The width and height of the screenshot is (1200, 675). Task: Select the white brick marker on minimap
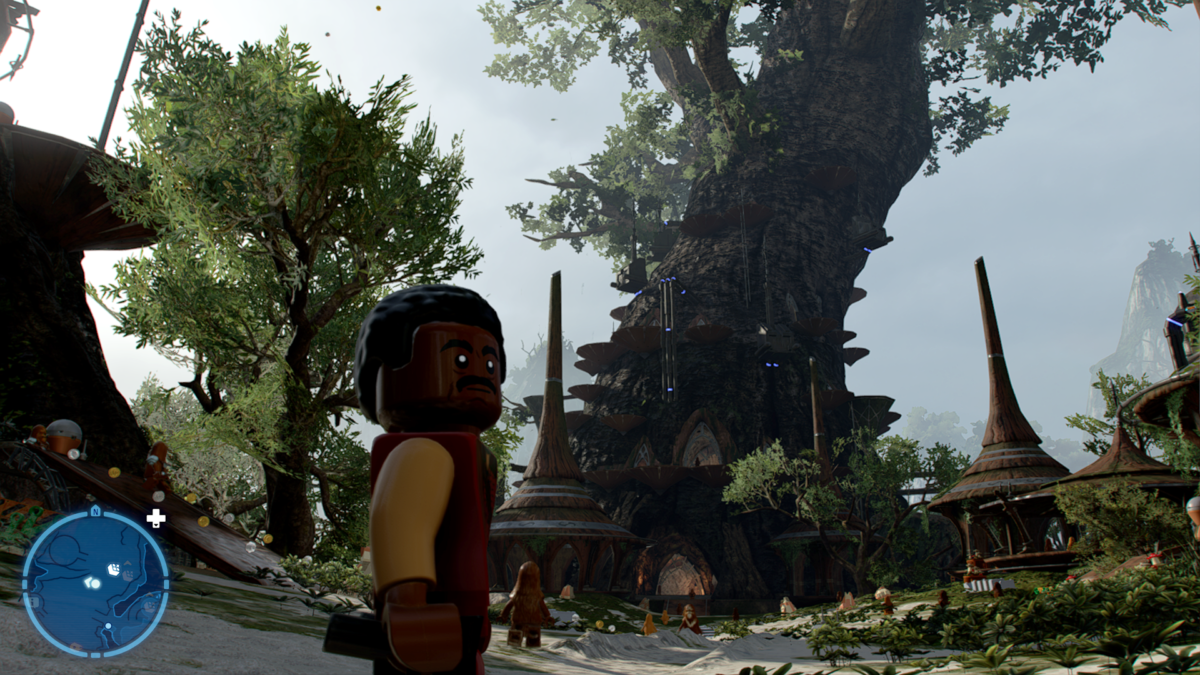pyautogui.click(x=113, y=570)
